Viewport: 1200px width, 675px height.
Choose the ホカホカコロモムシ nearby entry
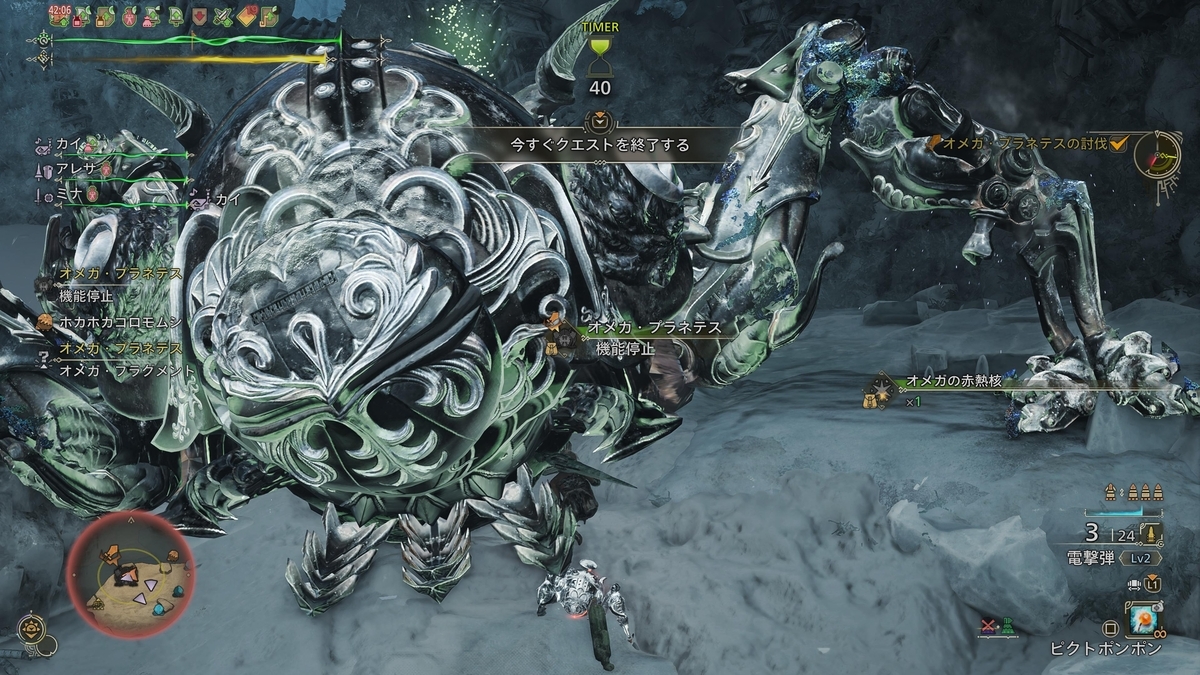point(120,322)
